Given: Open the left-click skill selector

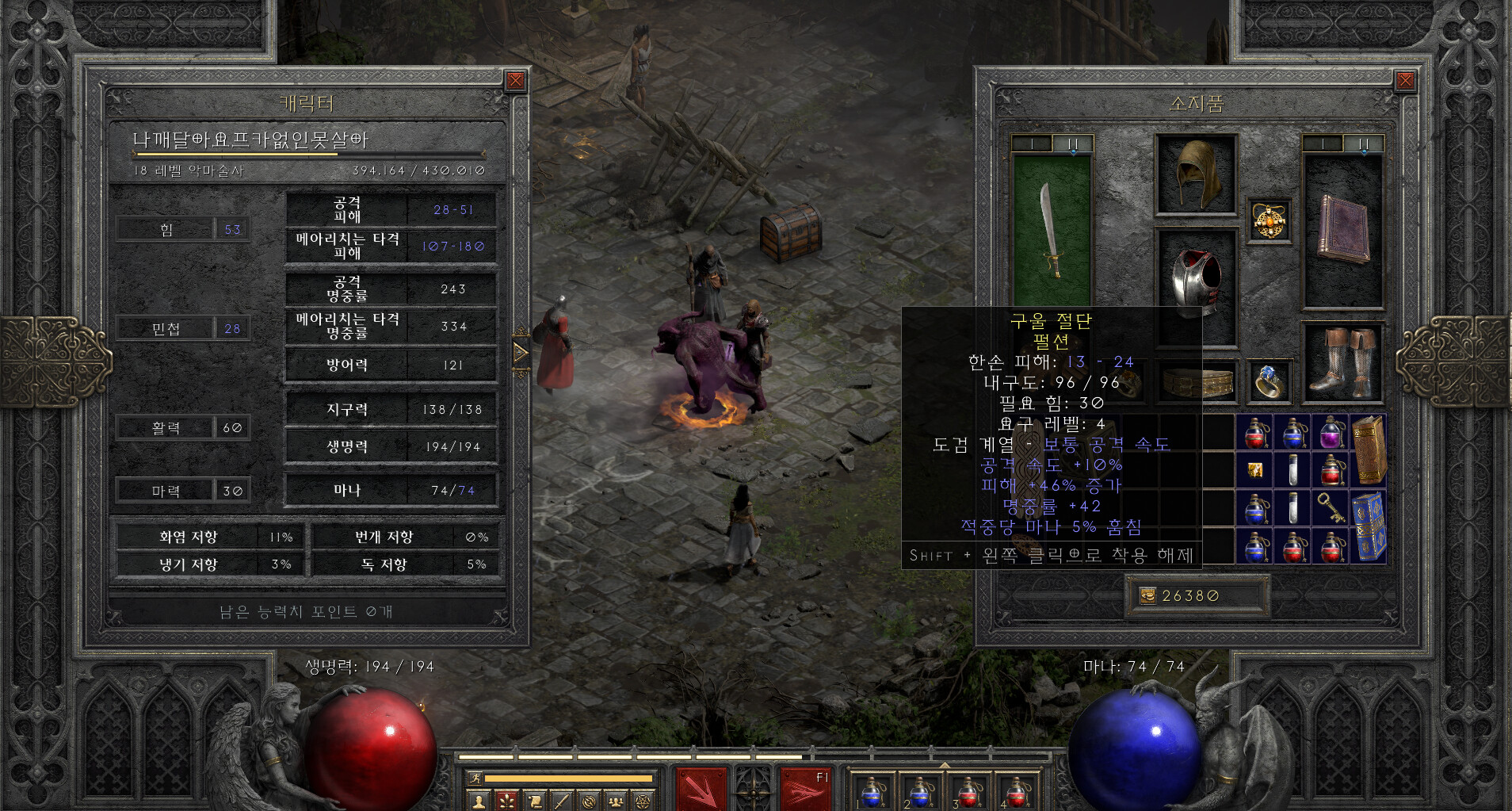Looking at the screenshot, I should [702, 789].
